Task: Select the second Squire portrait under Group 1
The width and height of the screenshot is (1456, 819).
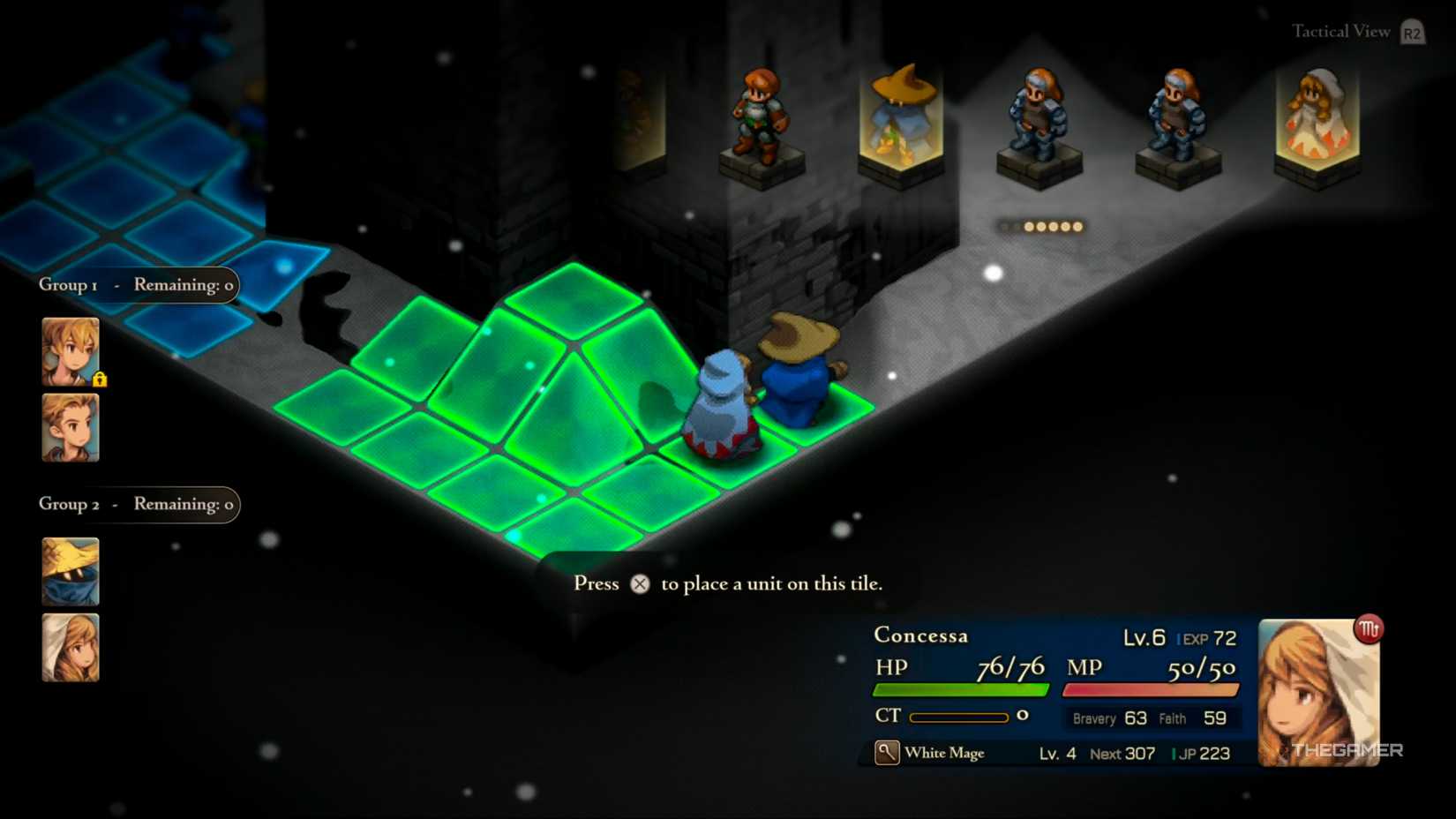Action: click(x=70, y=430)
